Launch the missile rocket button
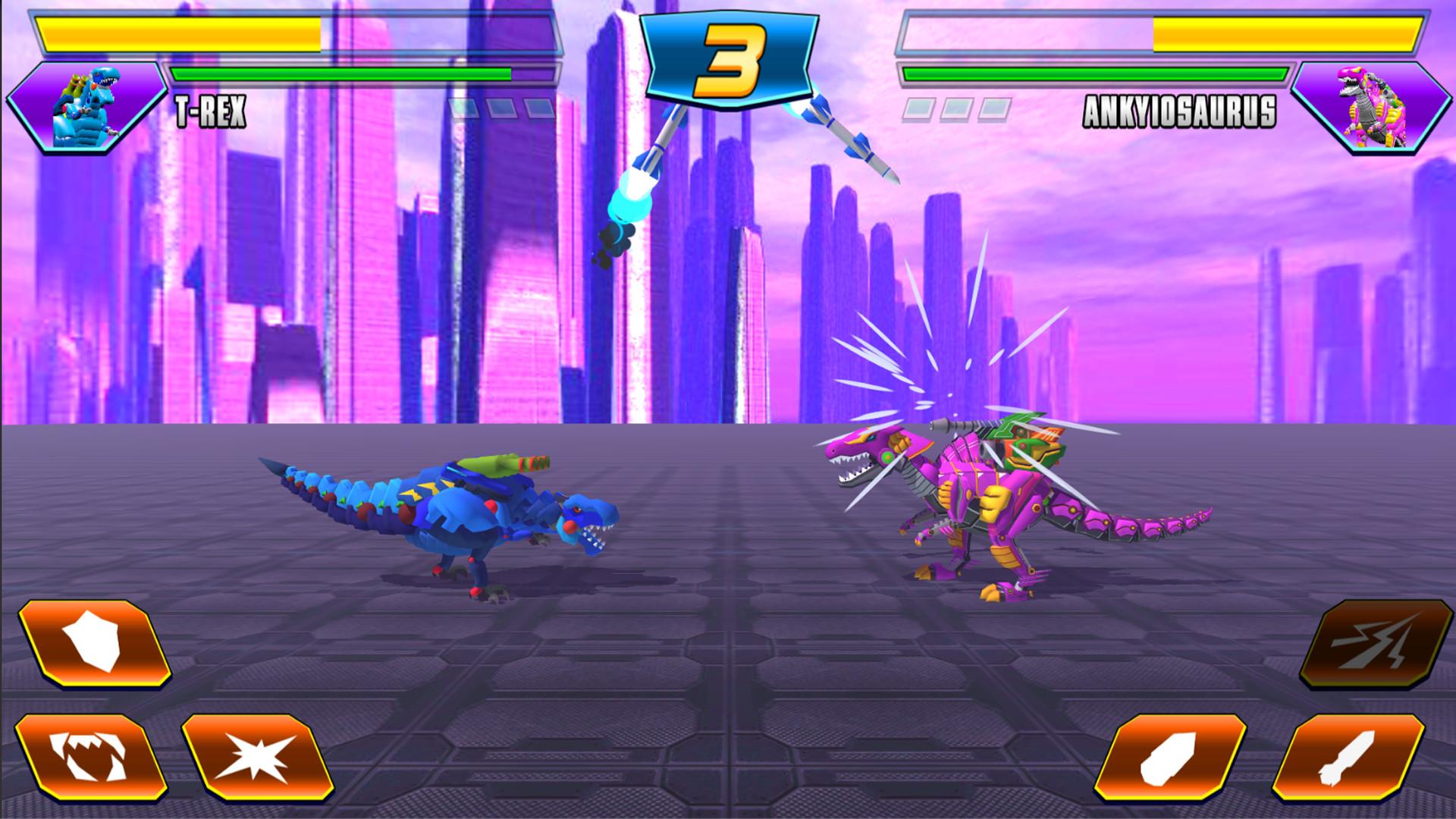This screenshot has width=1456, height=819. (x=1348, y=758)
